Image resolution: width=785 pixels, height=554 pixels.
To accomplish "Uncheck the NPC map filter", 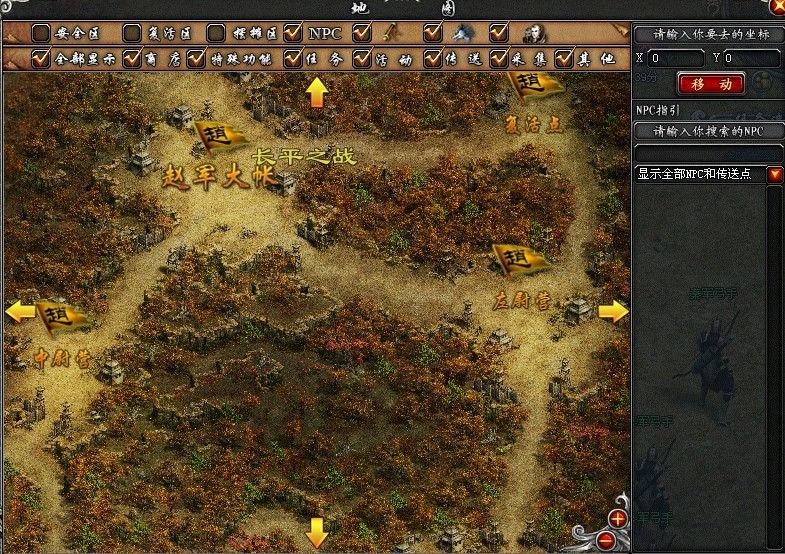I will pos(293,33).
